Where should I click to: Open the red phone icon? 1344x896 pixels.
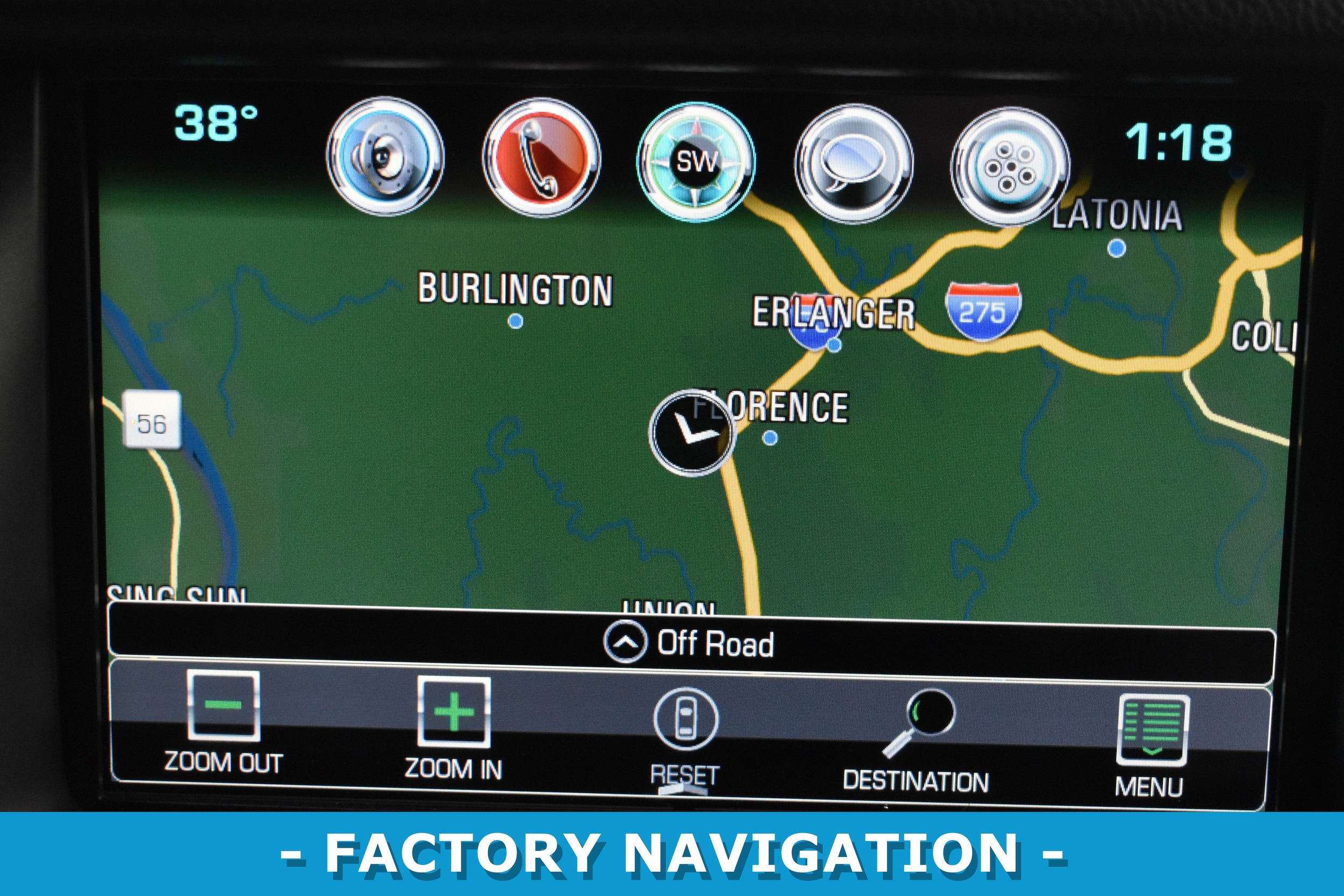pos(541,157)
